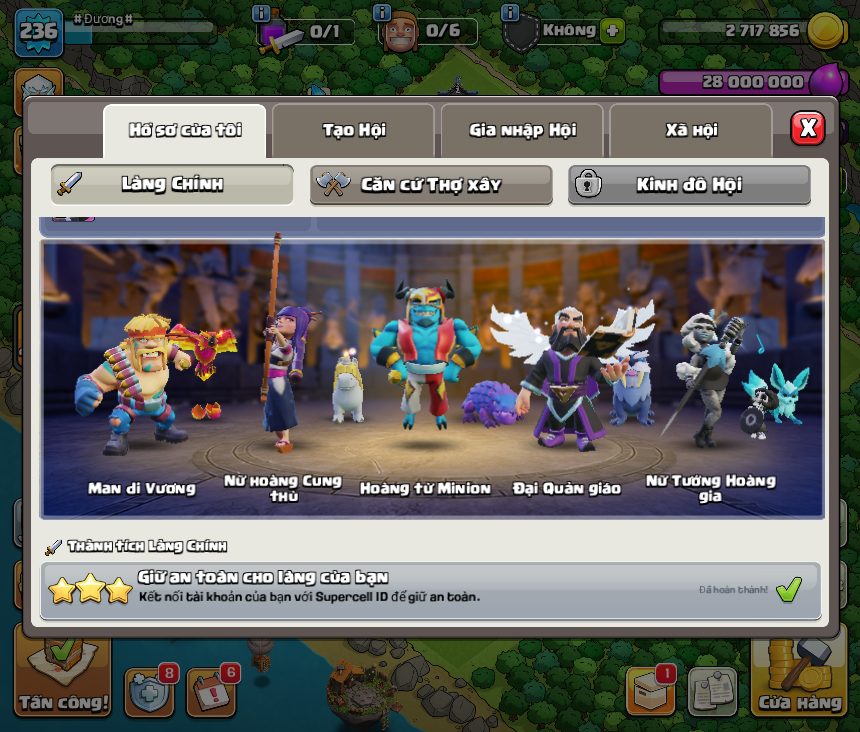This screenshot has height=732, width=860.
Task: Close the profile window with red X
Action: click(x=807, y=128)
